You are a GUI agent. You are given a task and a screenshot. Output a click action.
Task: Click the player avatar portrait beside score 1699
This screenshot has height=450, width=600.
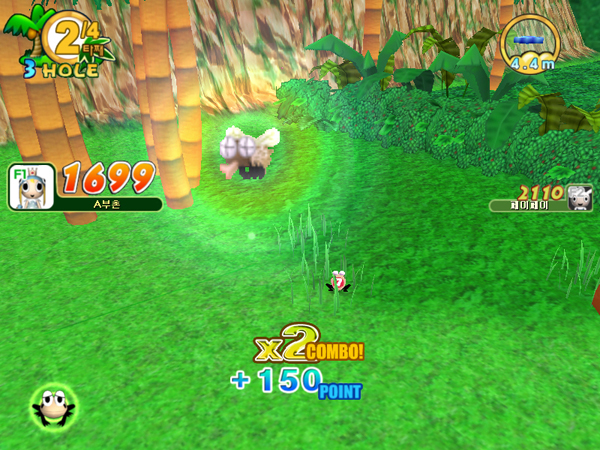31,187
